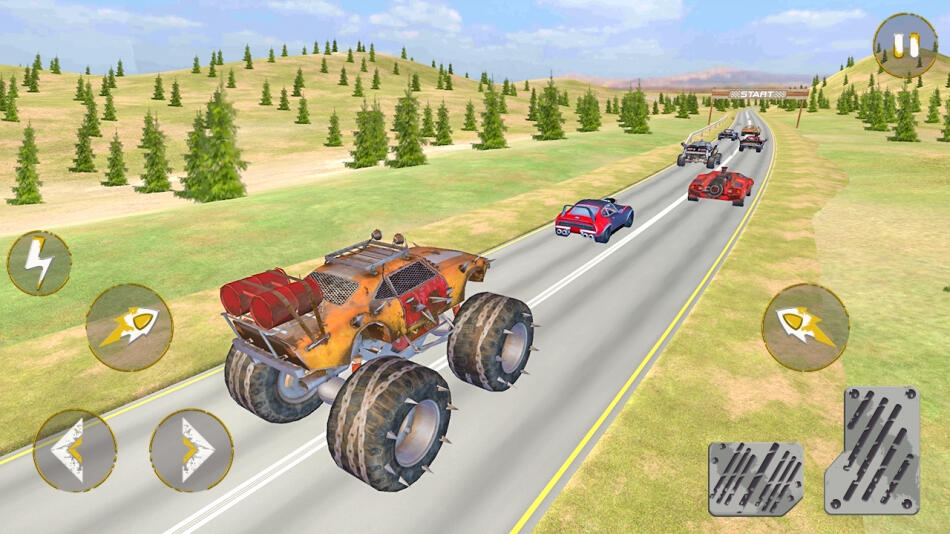
Task: Steer right with the right arrow
Action: [x=191, y=450]
